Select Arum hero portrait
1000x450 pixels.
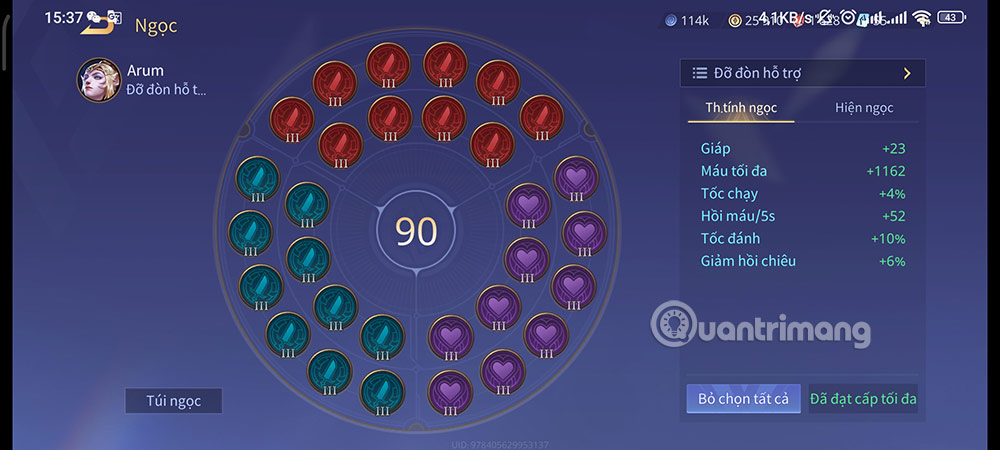click(99, 80)
